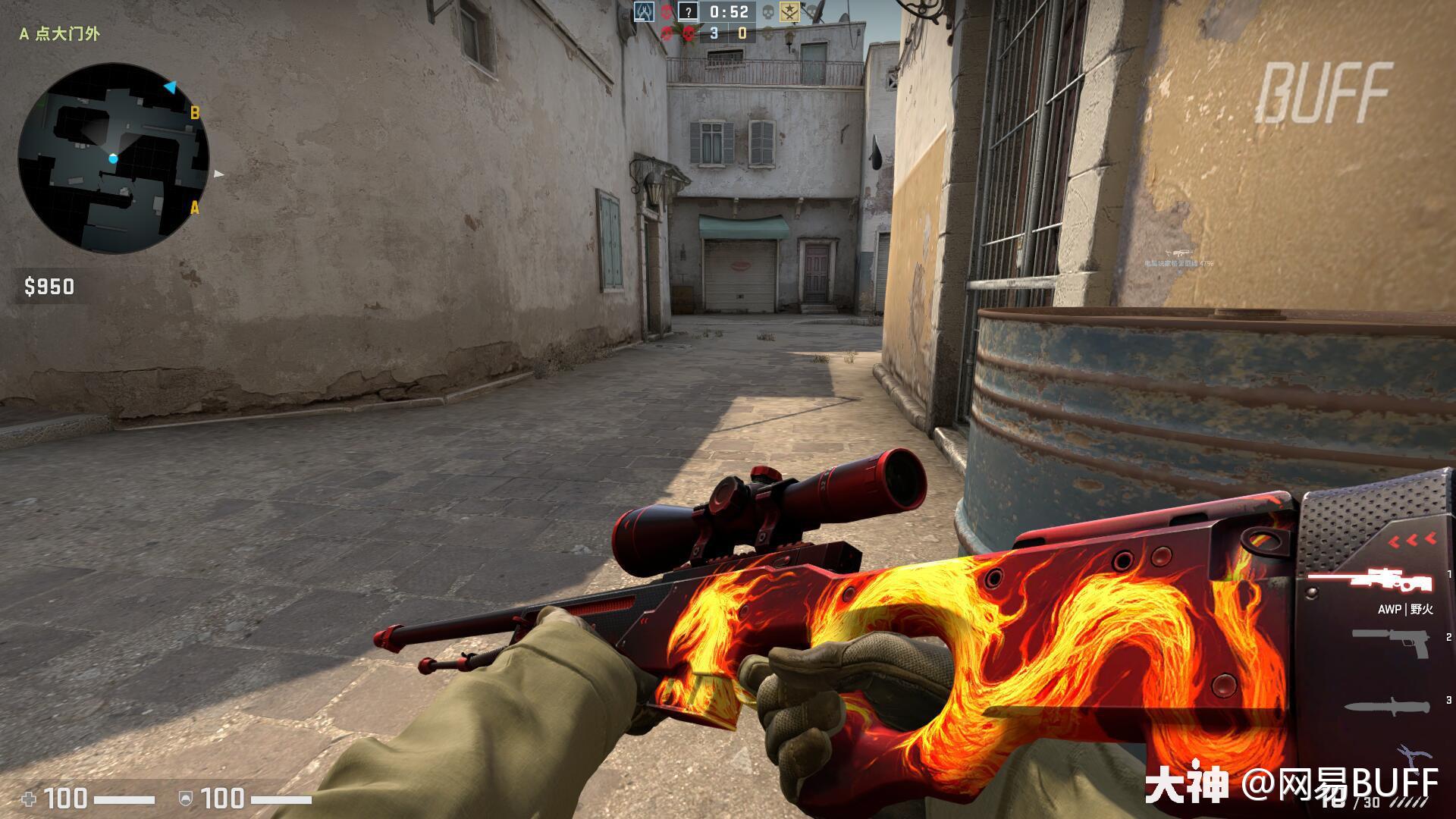Click the faded gray skull beside the T badge
This screenshot has height=819, width=1456.
click(x=767, y=11)
